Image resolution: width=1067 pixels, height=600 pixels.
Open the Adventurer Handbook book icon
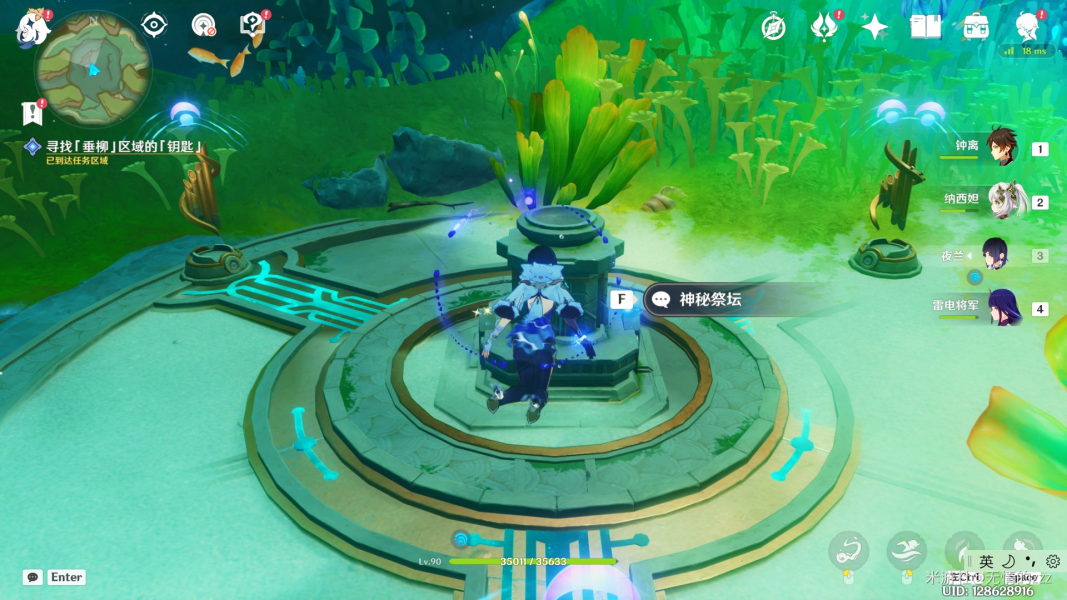point(925,27)
